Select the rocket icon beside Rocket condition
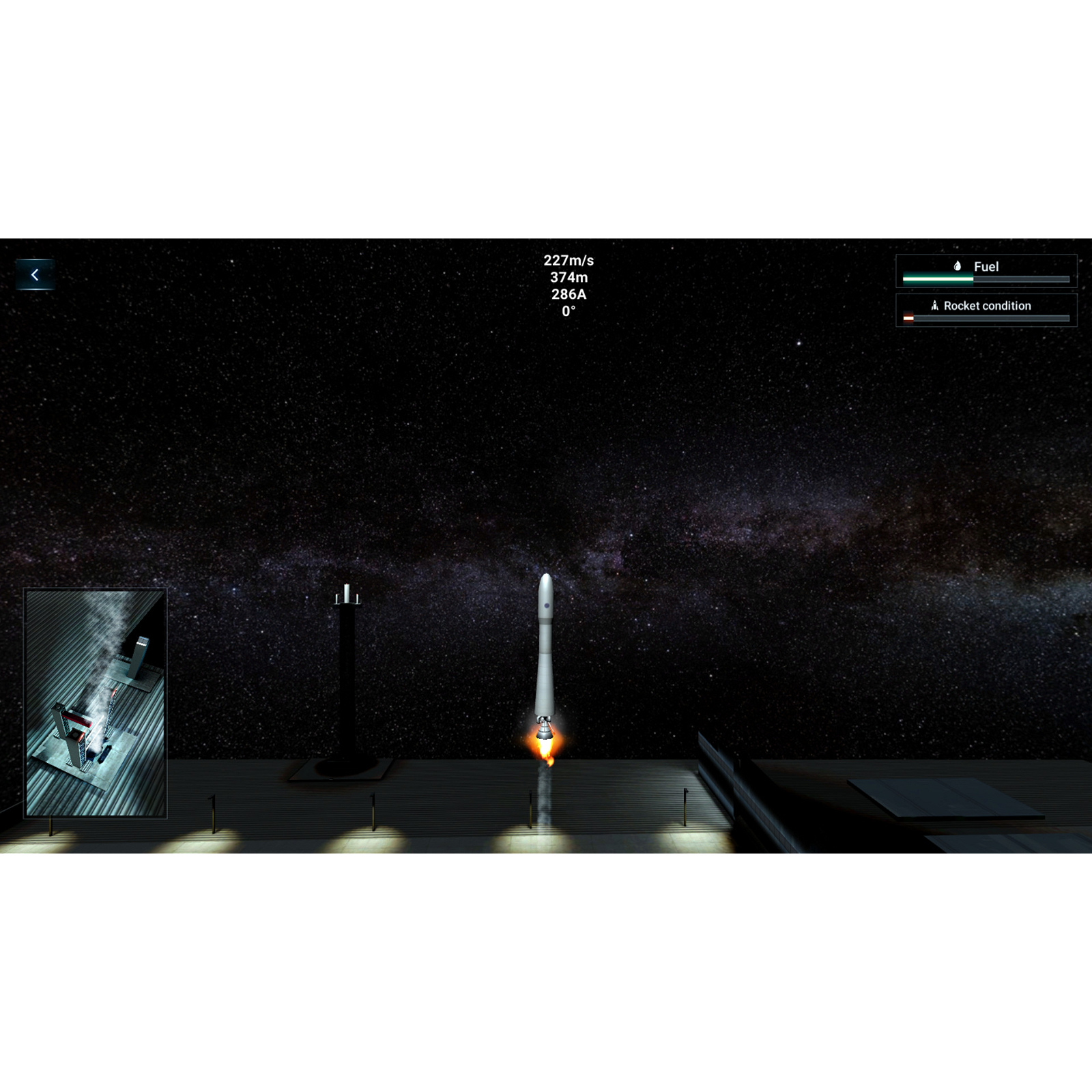1092x1092 pixels. point(936,306)
